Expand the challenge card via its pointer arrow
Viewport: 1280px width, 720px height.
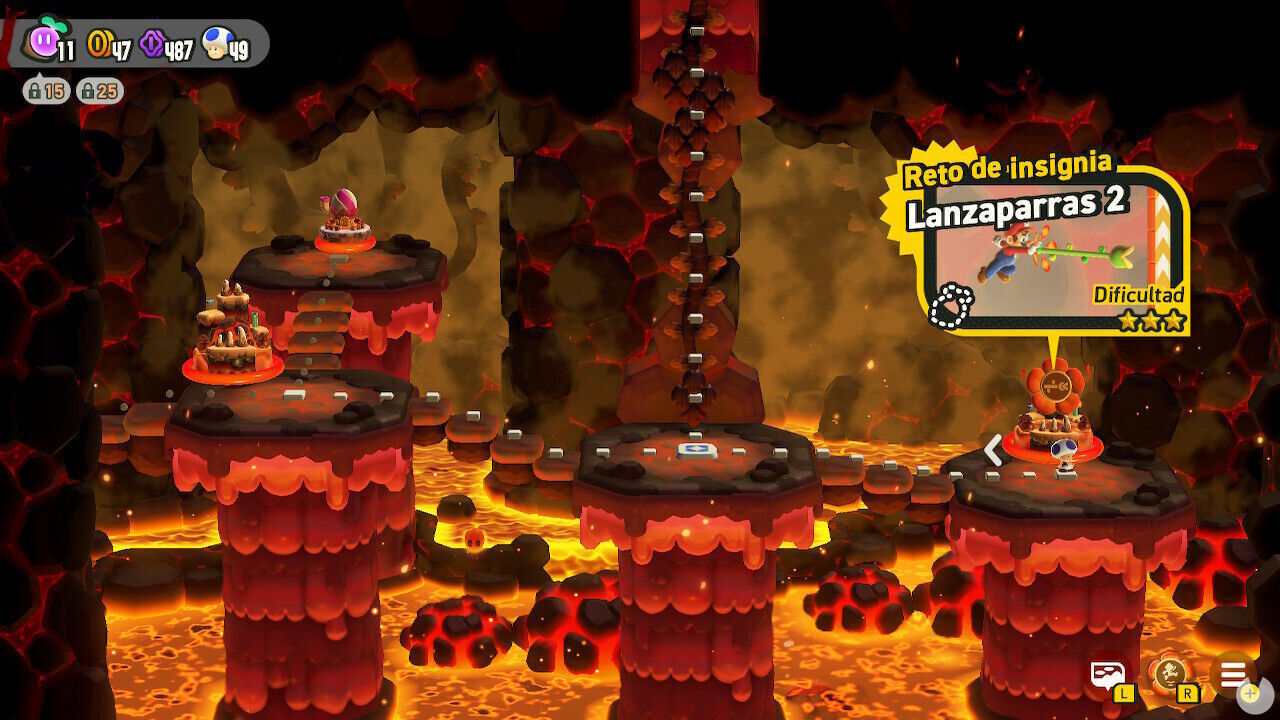click(x=1056, y=352)
